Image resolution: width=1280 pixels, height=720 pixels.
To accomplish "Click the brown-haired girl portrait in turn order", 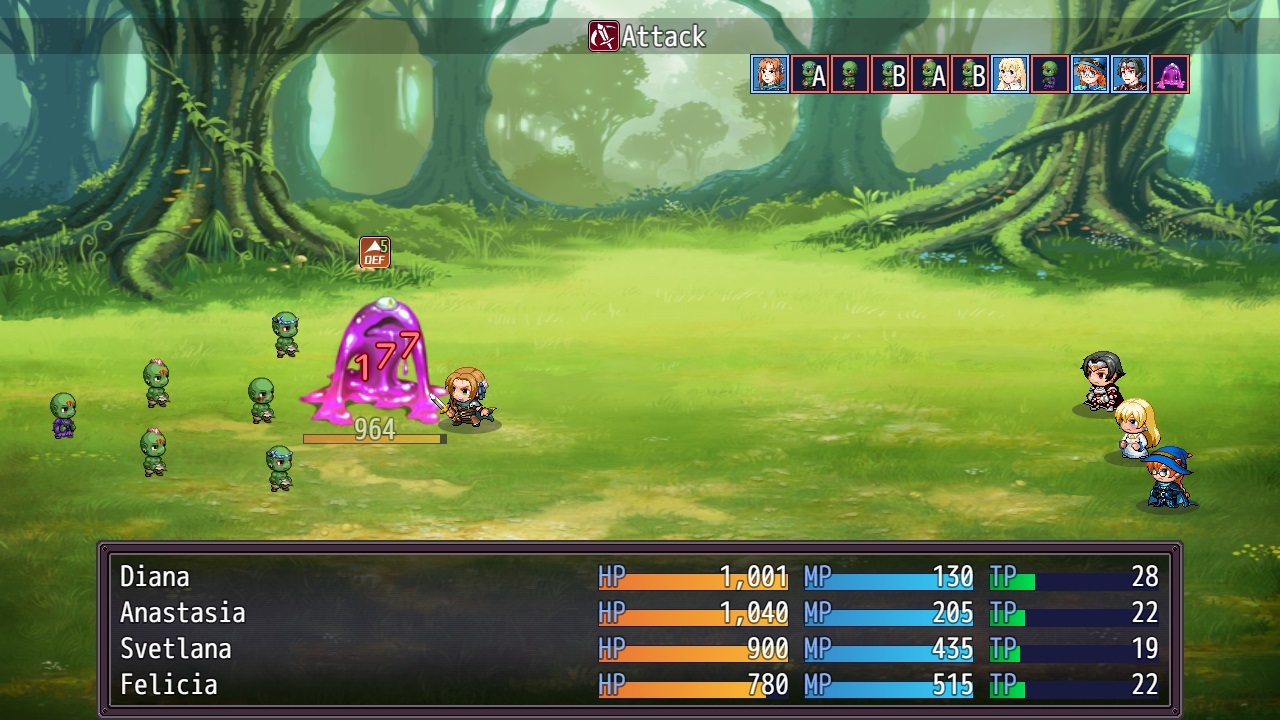I will [770, 74].
